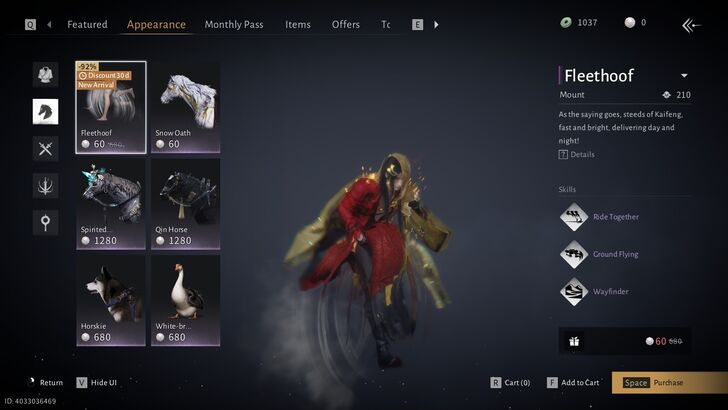
Task: Switch to the Items tab
Action: pos(297,24)
